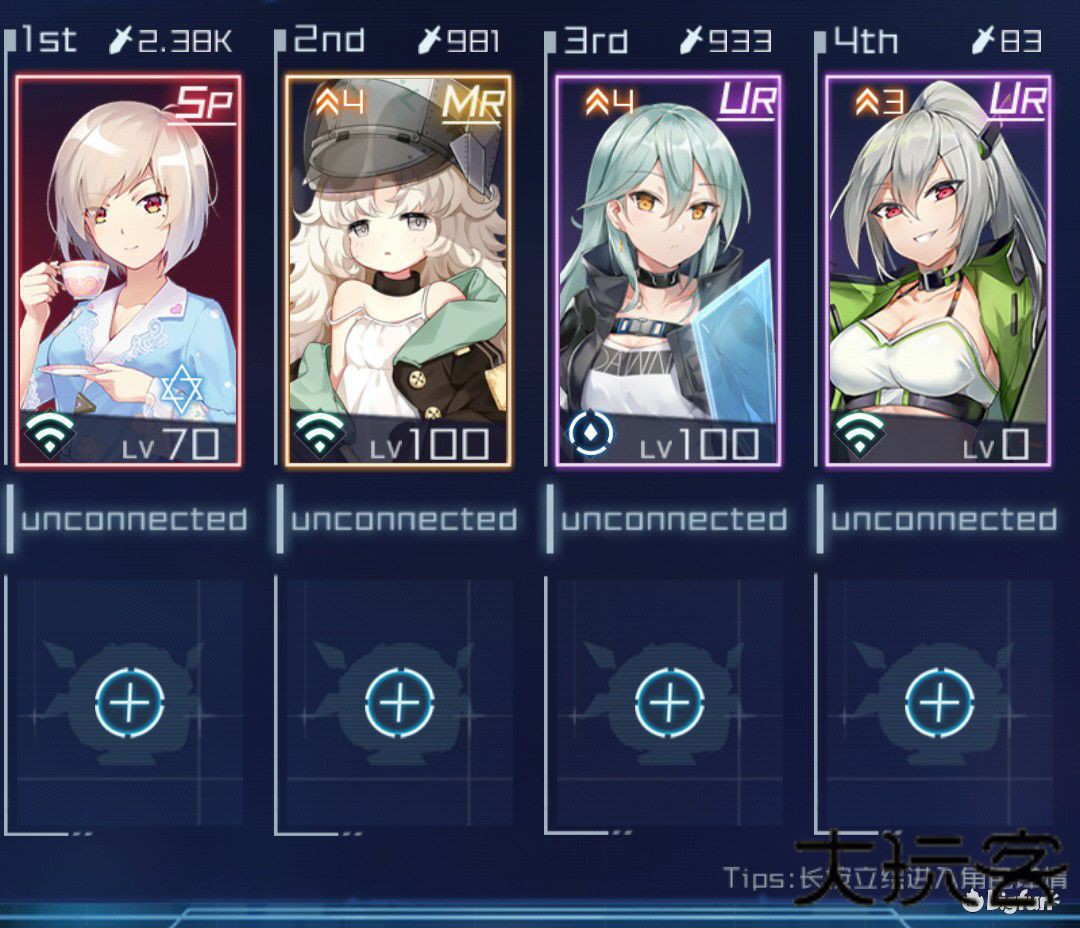Viewport: 1080px width, 928px height.
Task: Pick the level 0 UR character in green jacket
Action: (x=938, y=270)
